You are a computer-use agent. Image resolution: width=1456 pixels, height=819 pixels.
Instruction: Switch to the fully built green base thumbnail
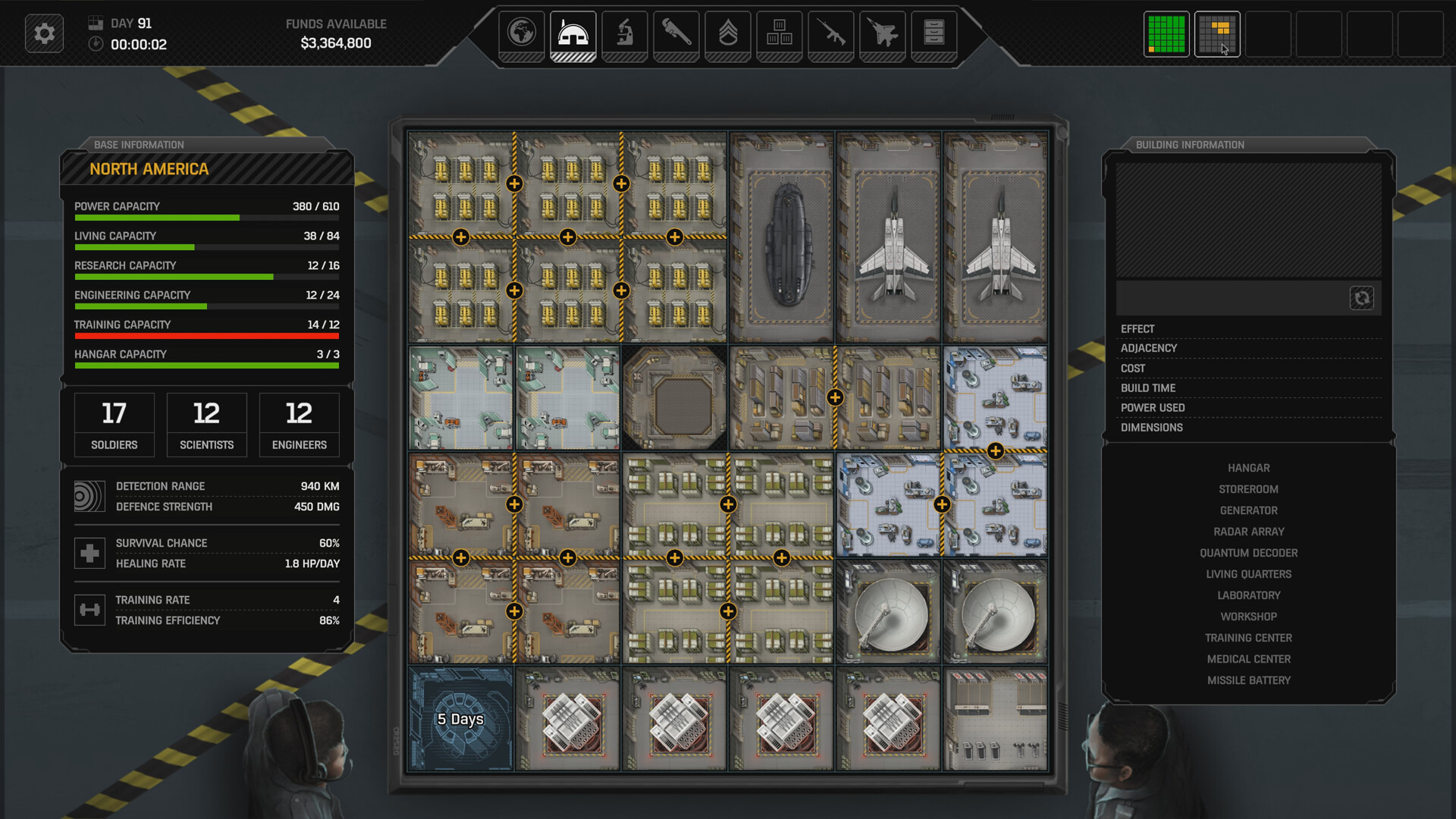[1166, 34]
